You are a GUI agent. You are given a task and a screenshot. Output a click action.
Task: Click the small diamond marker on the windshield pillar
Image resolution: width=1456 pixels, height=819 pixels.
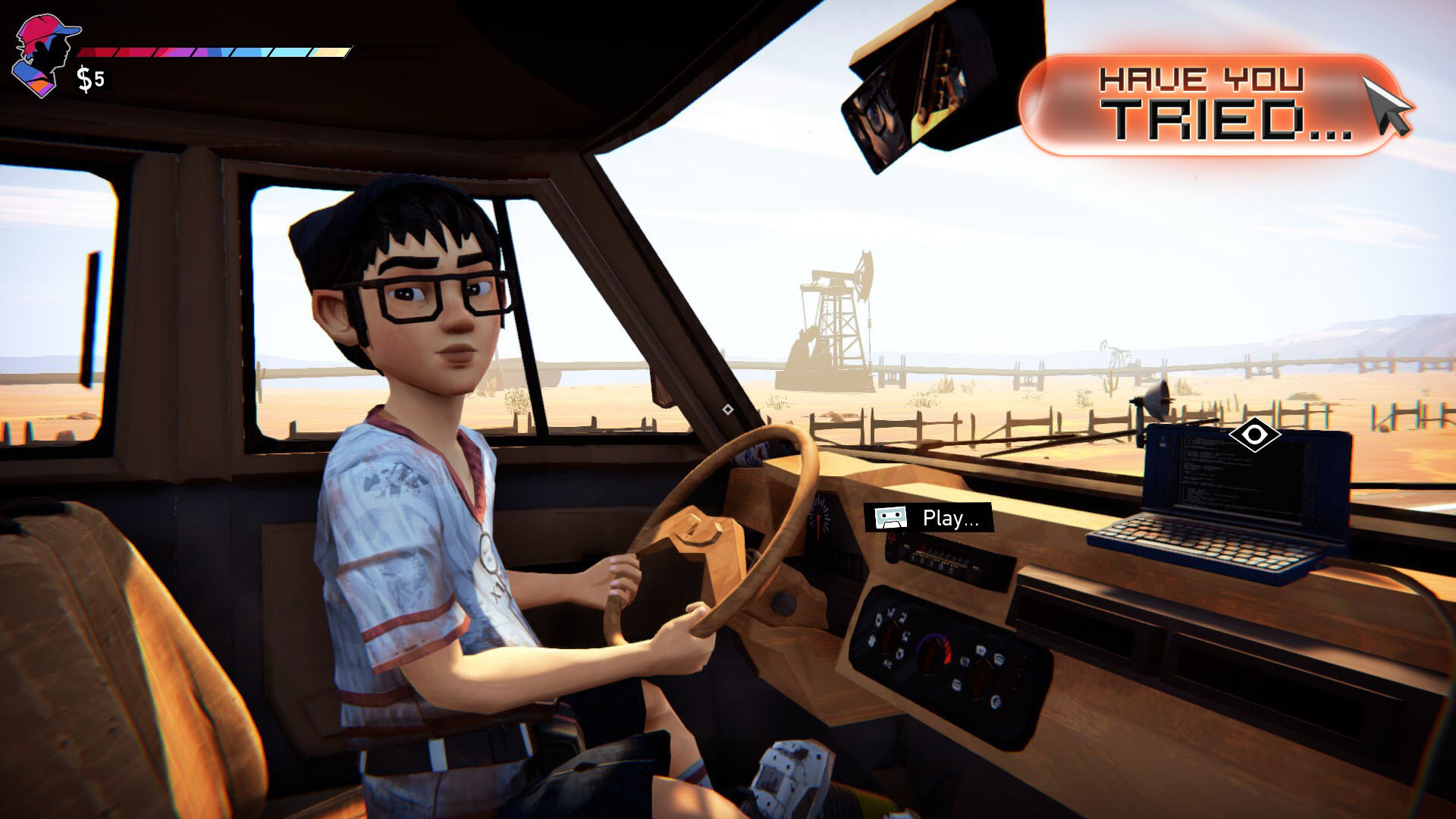[730, 408]
